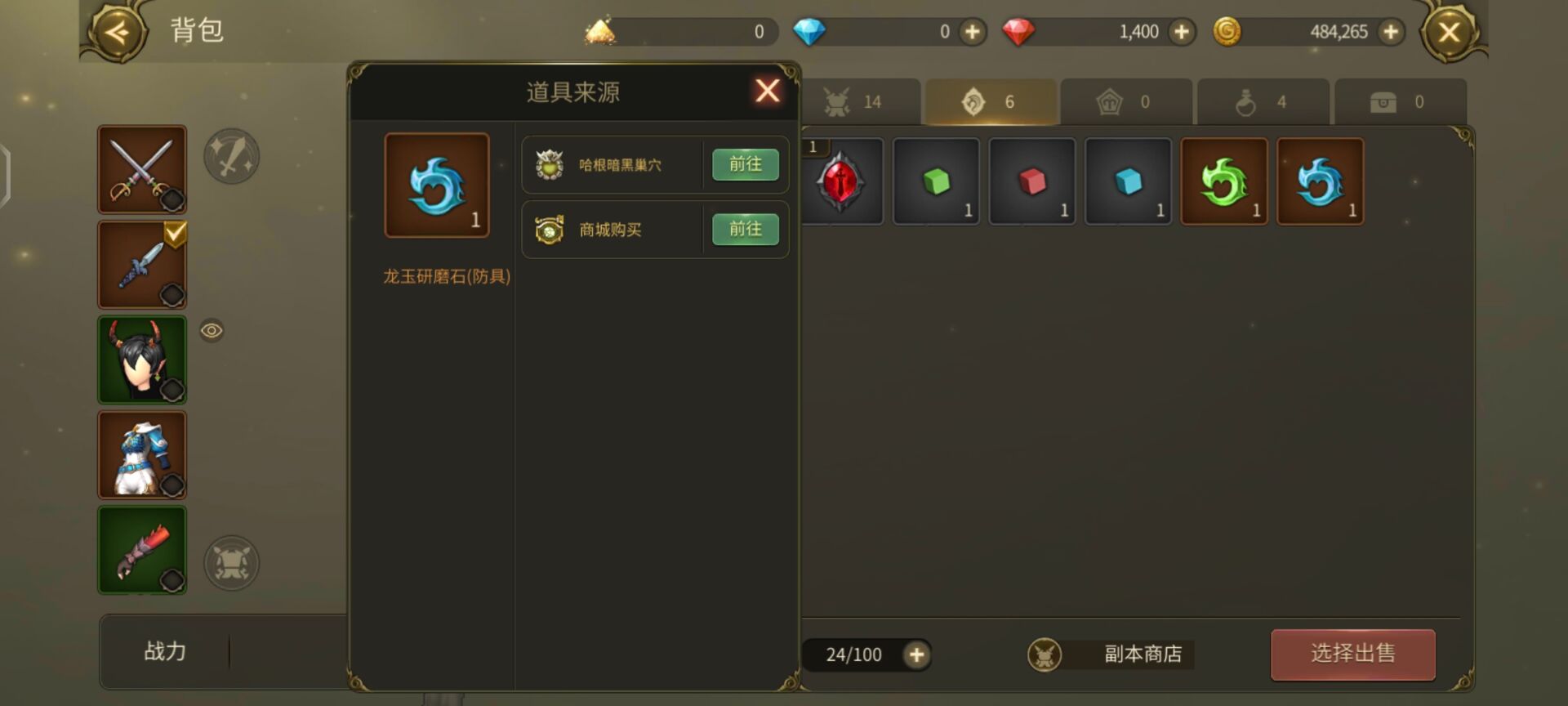Close the backpack screen with top-right X
1568x706 pixels.
1449,33
